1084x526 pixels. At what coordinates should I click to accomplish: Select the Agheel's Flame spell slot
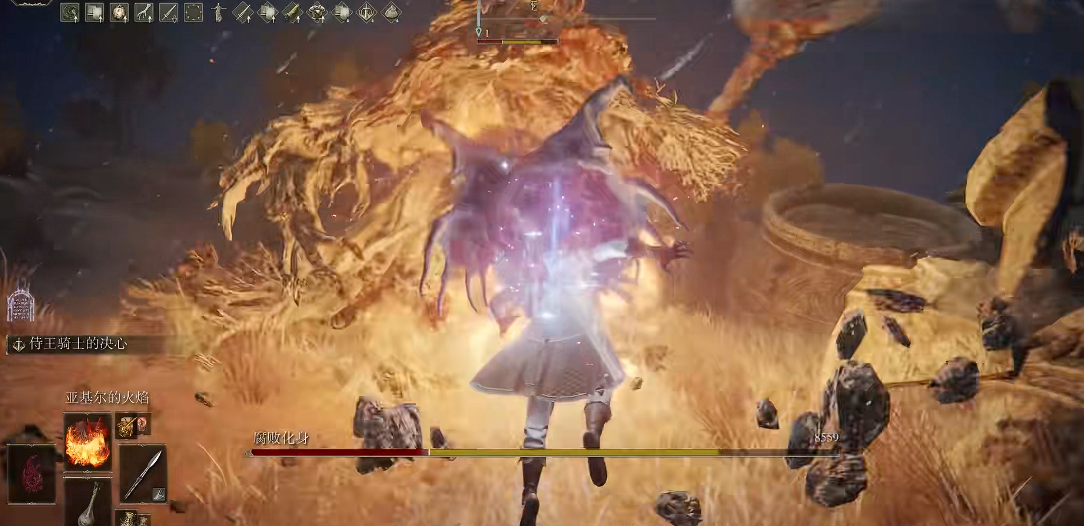click(87, 441)
